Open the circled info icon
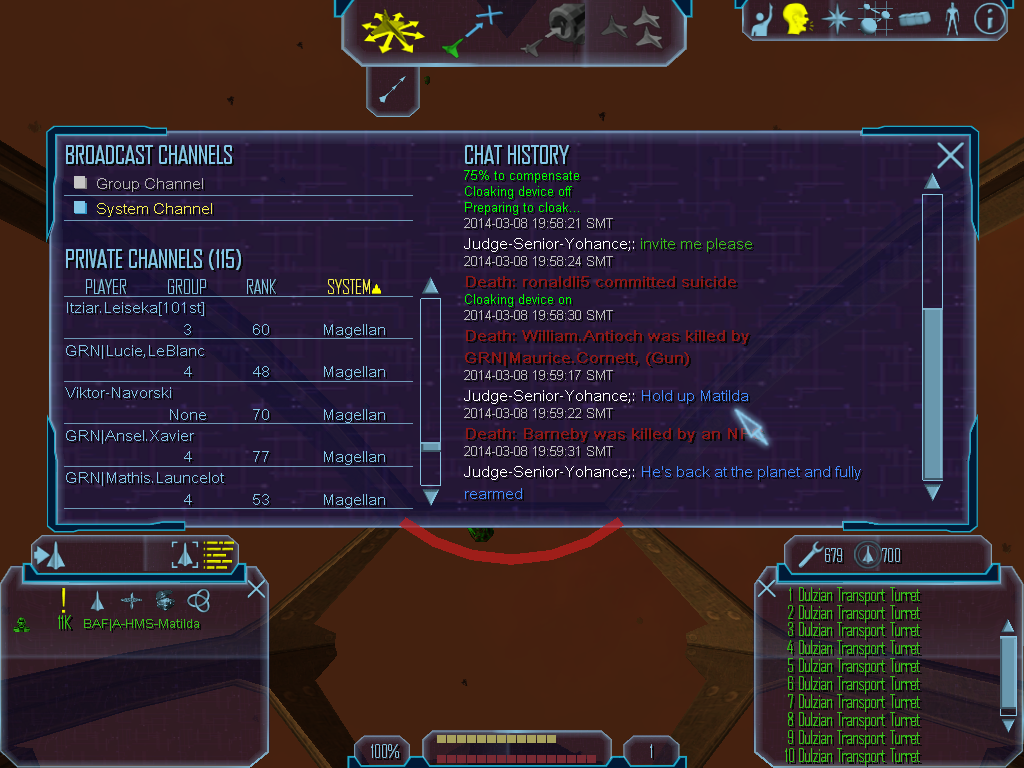 989,18
